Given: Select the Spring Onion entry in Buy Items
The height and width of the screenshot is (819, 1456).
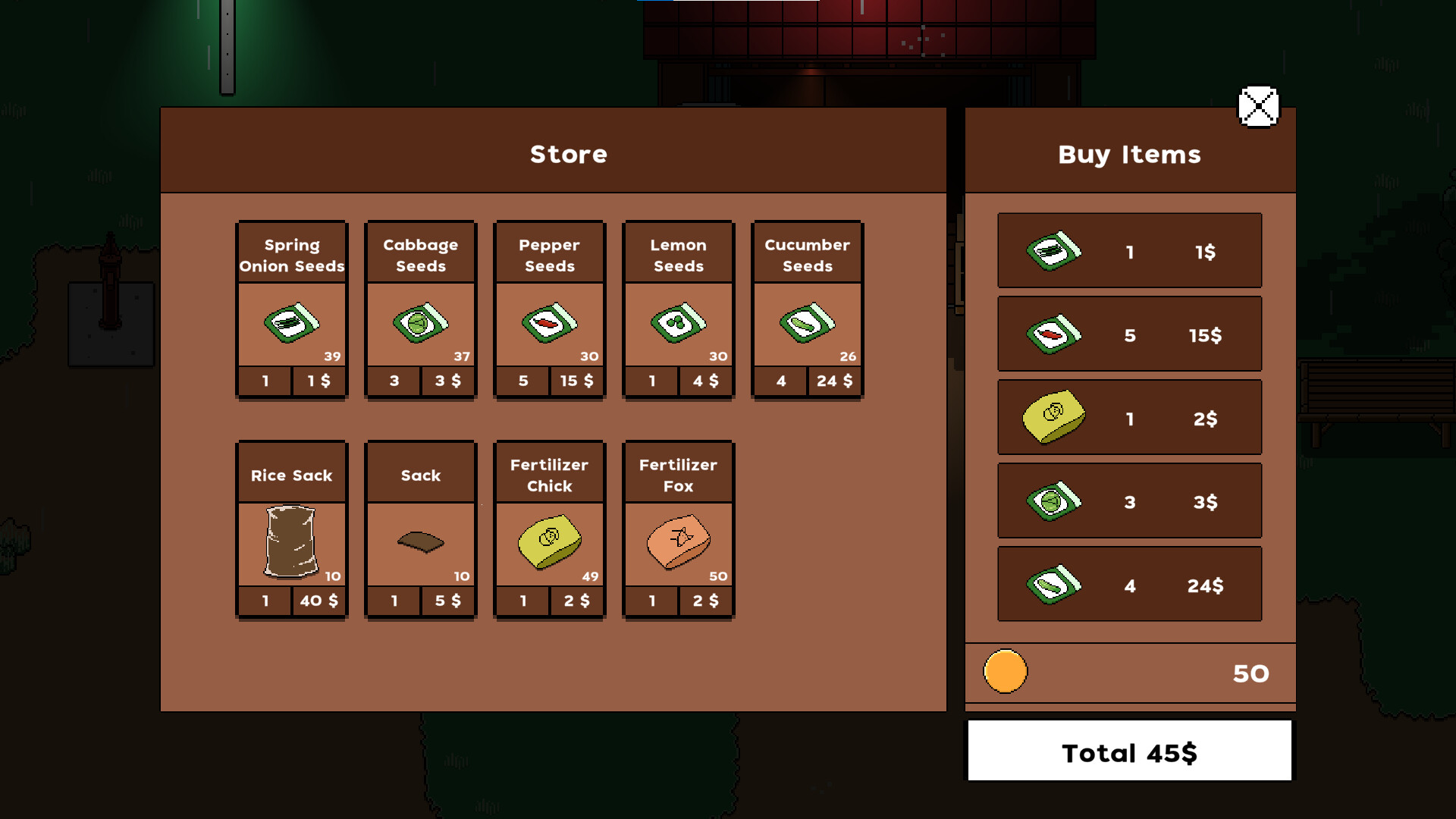Looking at the screenshot, I should (x=1129, y=250).
